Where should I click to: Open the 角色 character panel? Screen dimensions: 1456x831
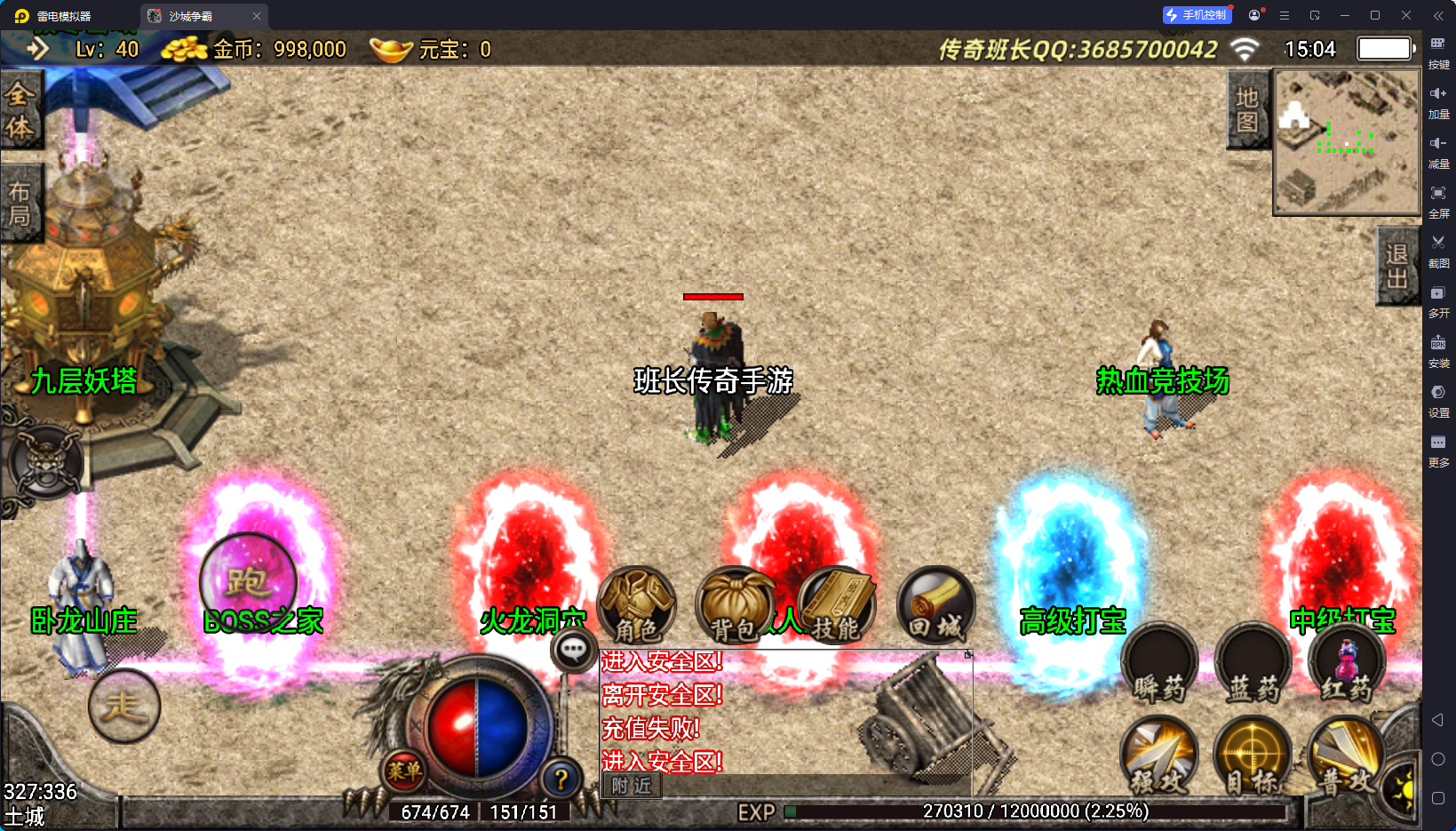click(637, 605)
